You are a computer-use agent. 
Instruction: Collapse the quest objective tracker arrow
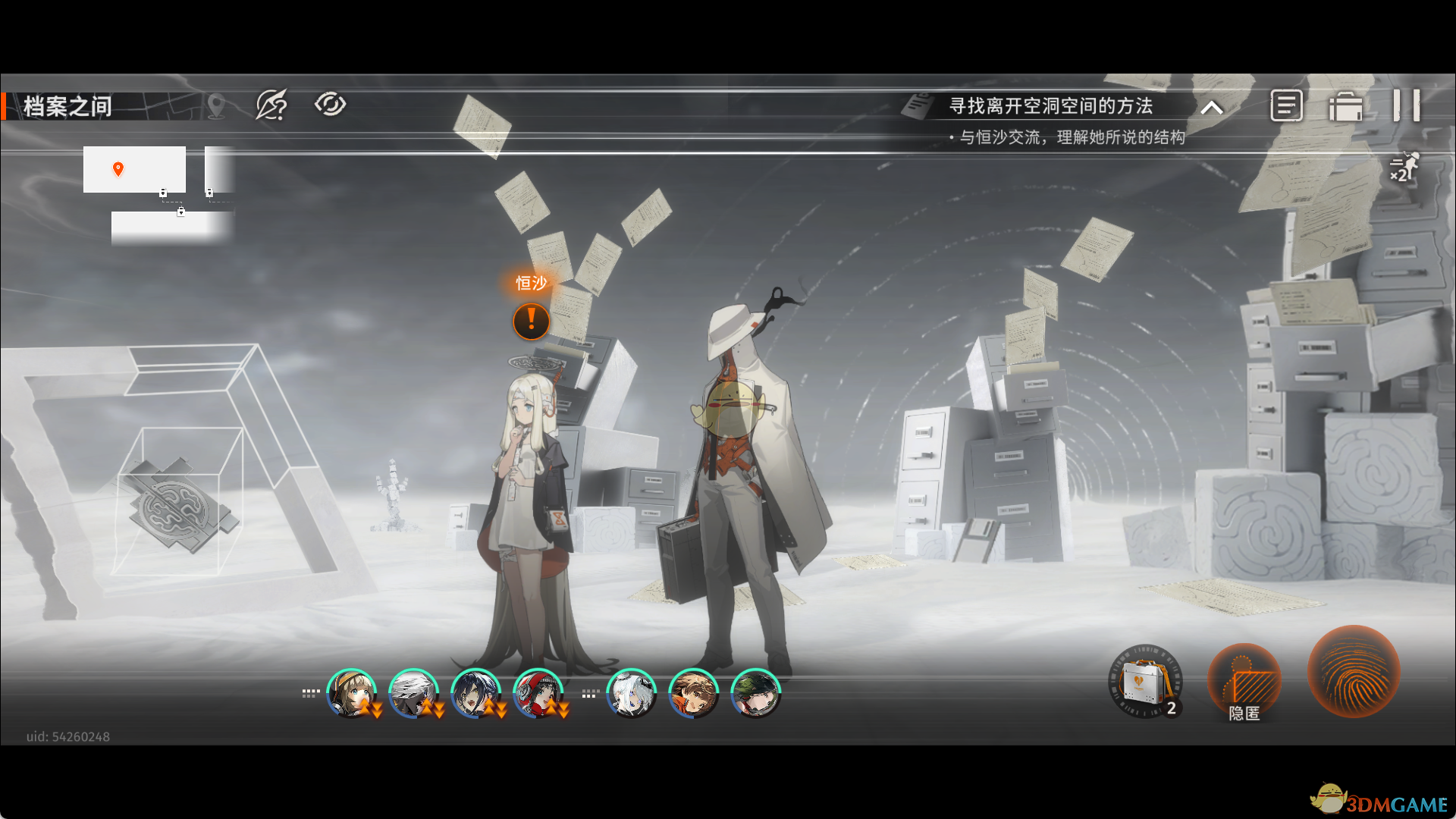click(x=1212, y=108)
